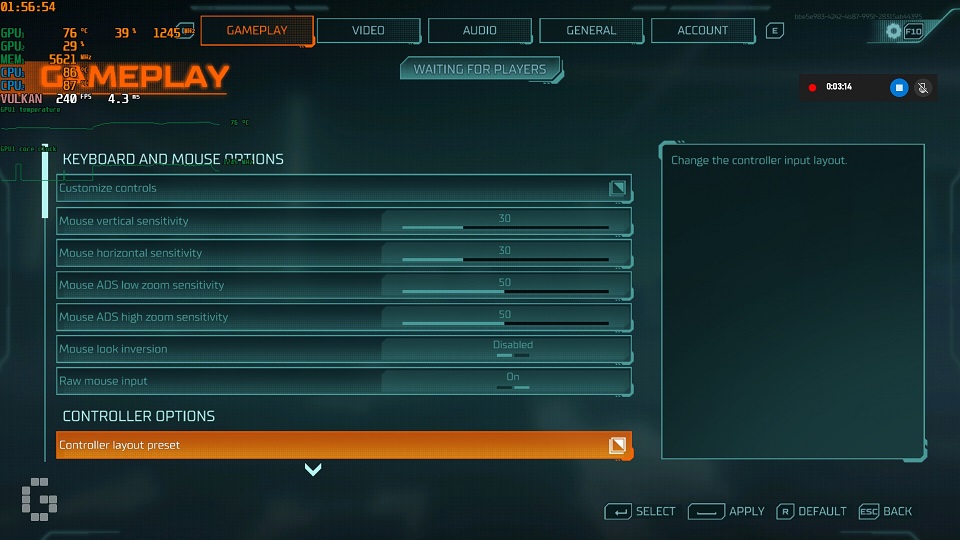Adjust the Mouse vertical sensitivity slider
The image size is (960, 540).
[x=505, y=227]
